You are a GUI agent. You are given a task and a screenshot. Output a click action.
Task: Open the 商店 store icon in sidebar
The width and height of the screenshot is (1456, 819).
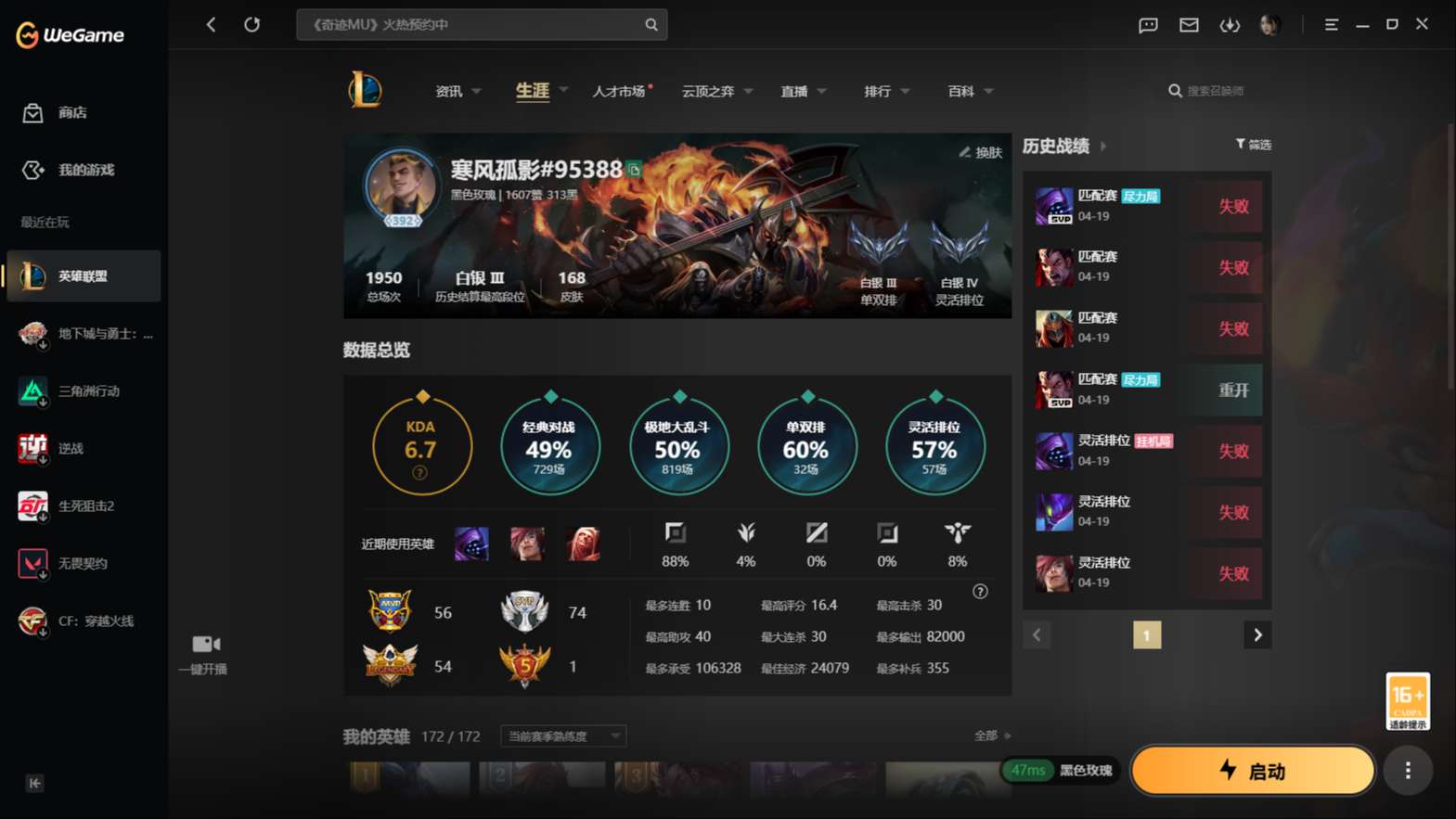click(32, 112)
